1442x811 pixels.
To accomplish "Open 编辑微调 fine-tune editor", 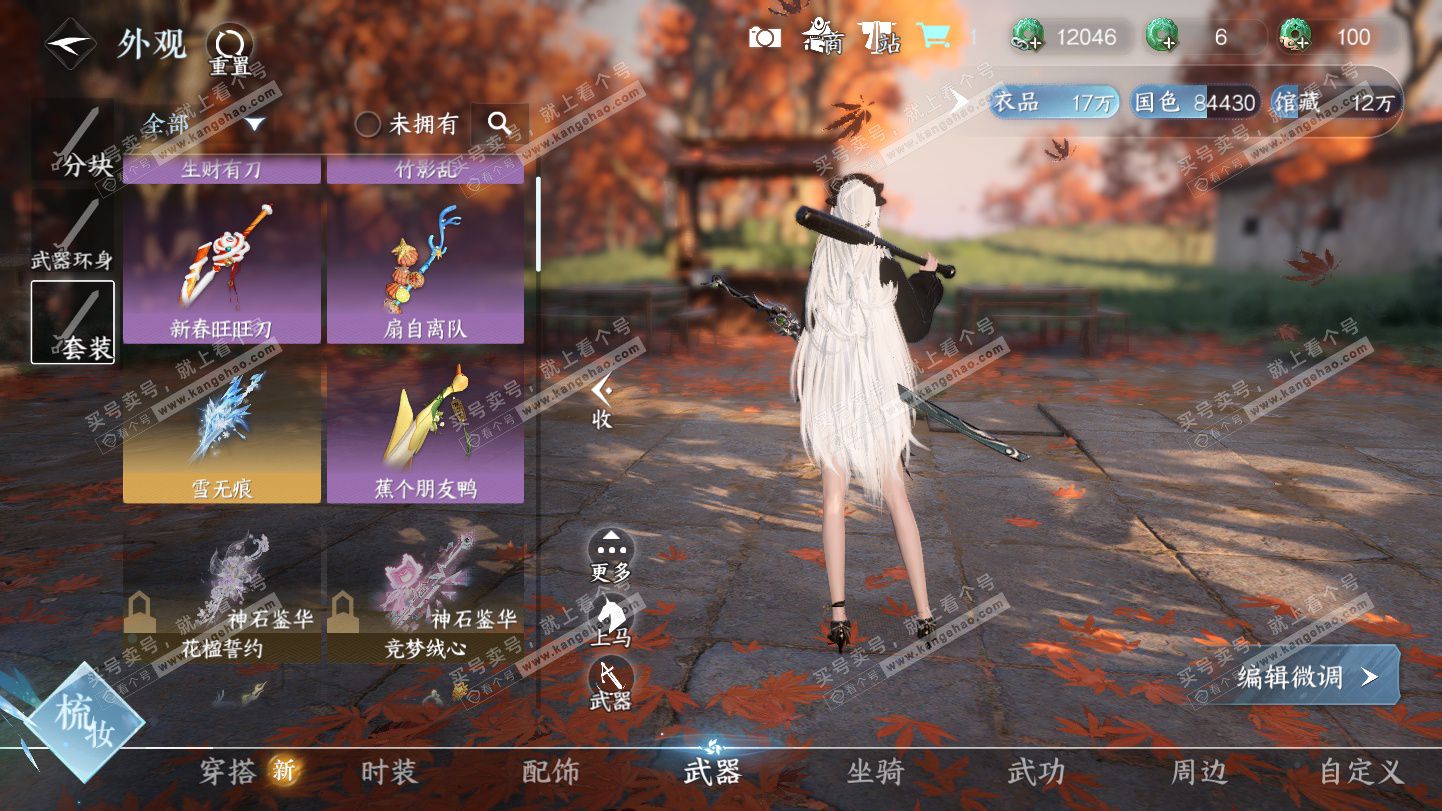I will pos(1307,676).
